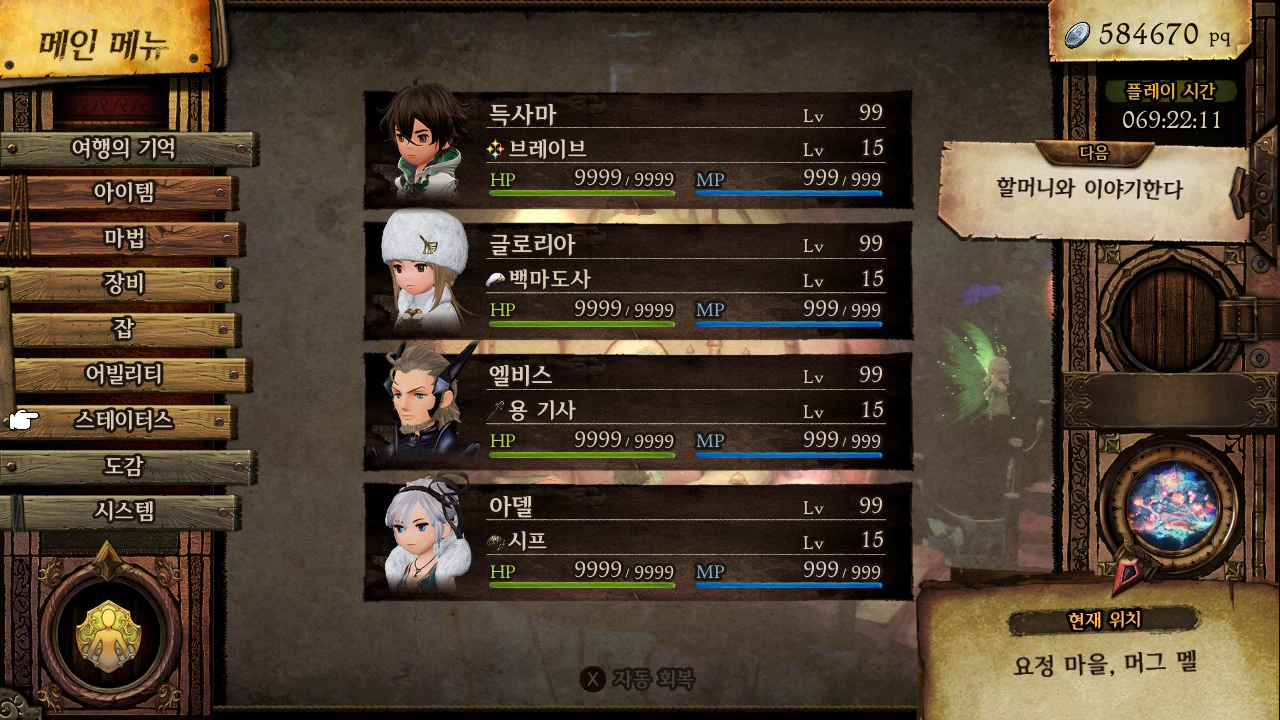Open the 여행의 기억 menu entry
Image resolution: width=1280 pixels, height=720 pixels.
coord(124,149)
